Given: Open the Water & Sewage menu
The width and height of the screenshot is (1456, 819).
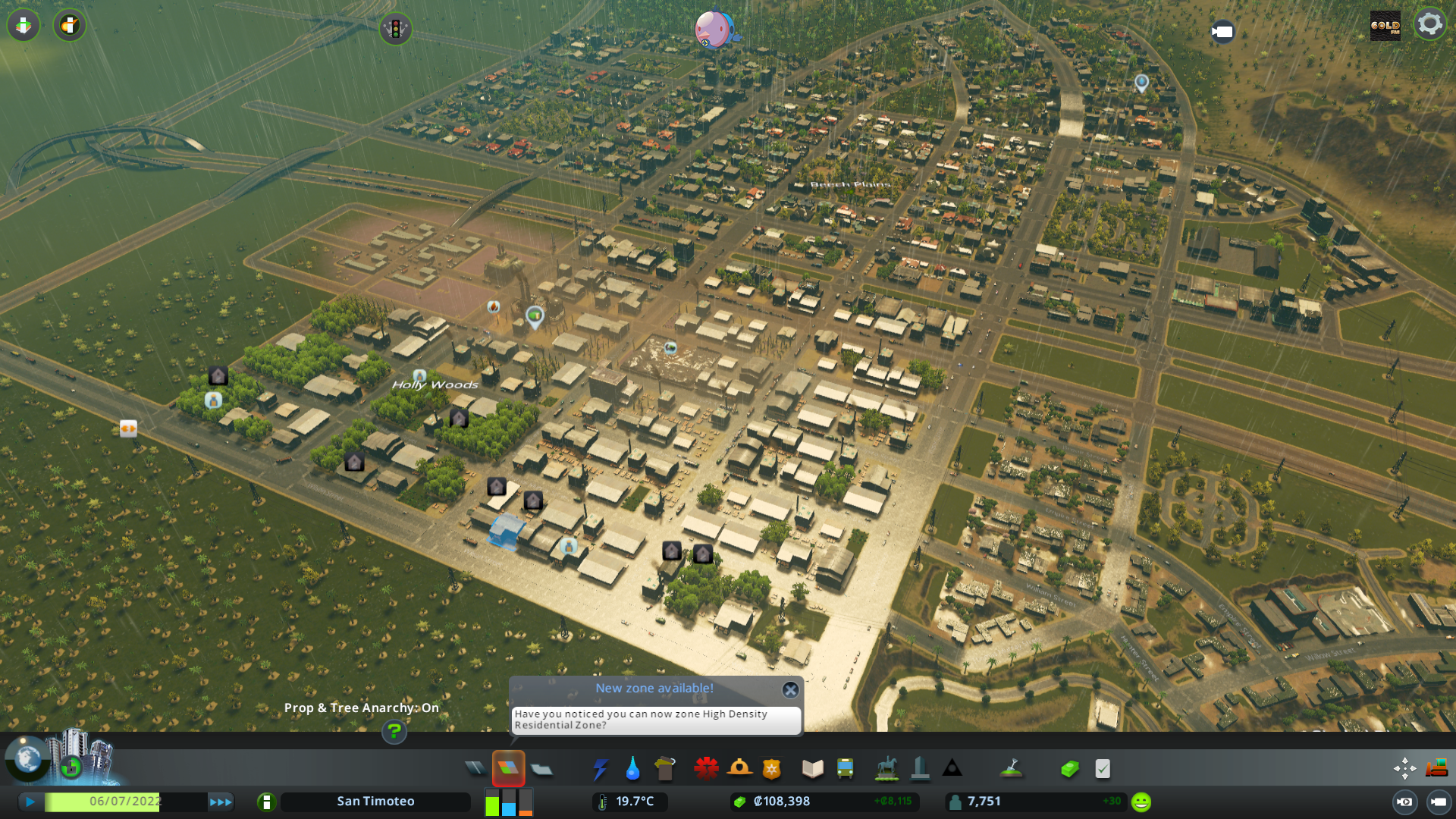Looking at the screenshot, I should click(x=633, y=768).
